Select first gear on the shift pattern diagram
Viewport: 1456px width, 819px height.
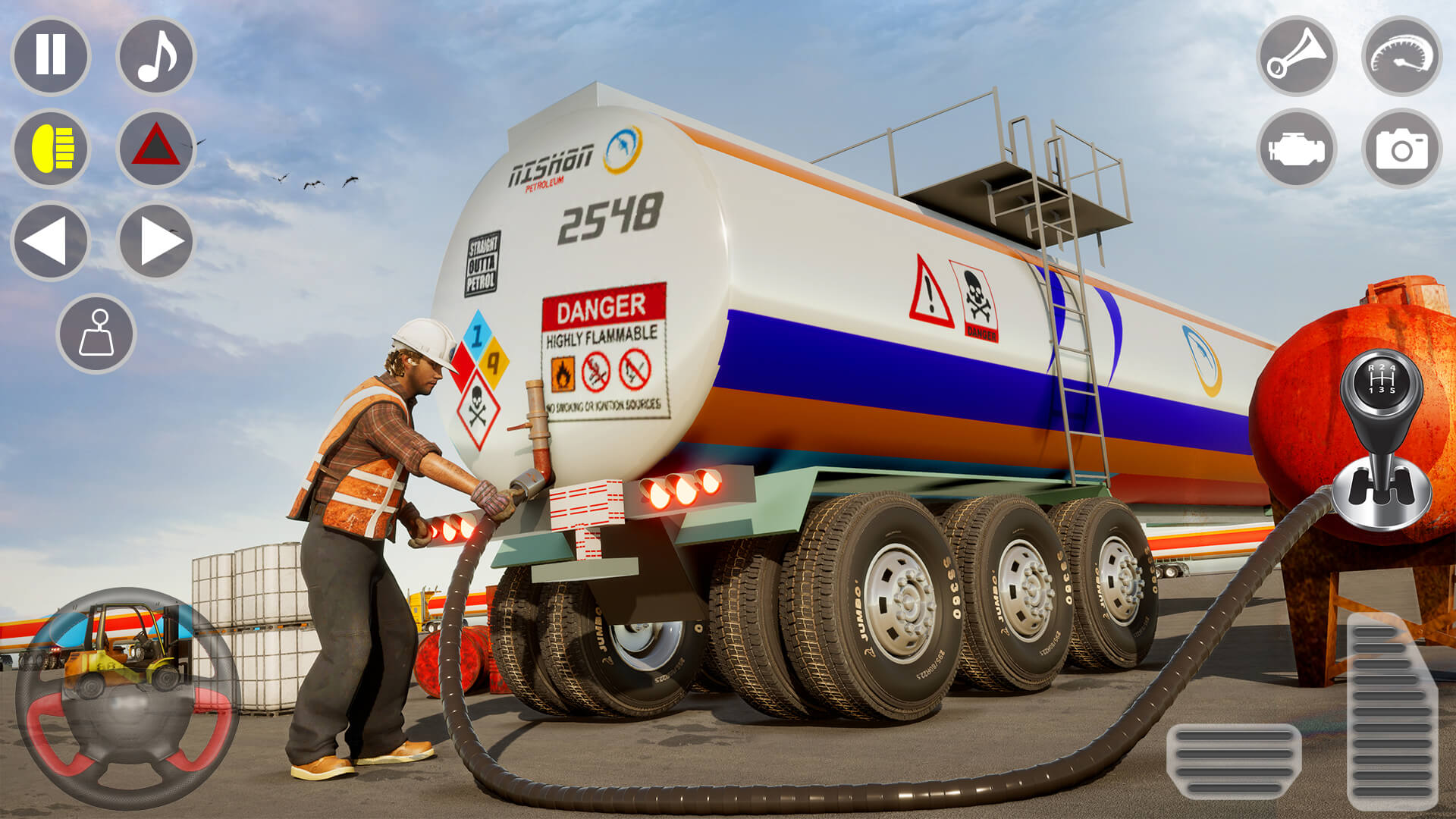click(x=1371, y=390)
